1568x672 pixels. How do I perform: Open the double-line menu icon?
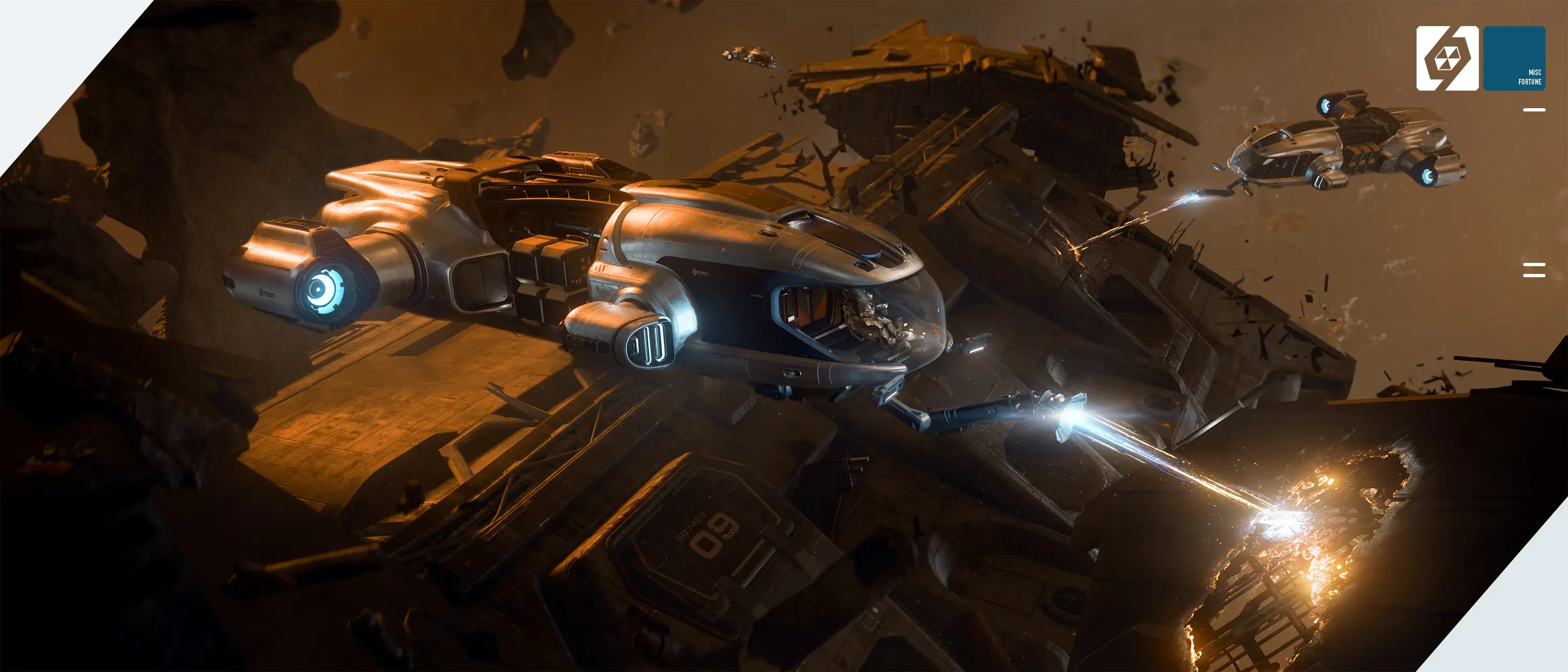point(1534,270)
